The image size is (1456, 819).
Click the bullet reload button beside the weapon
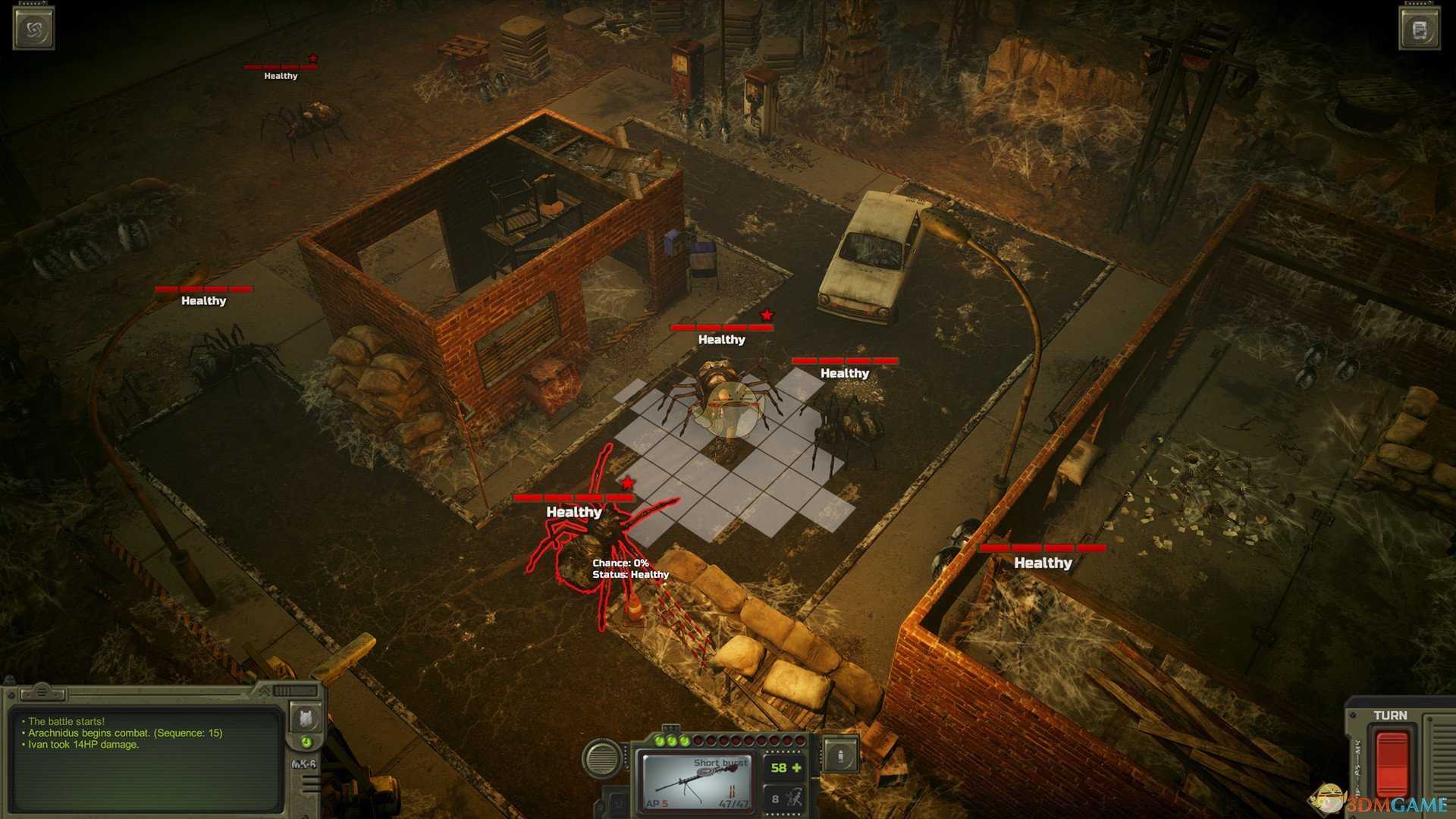840,755
